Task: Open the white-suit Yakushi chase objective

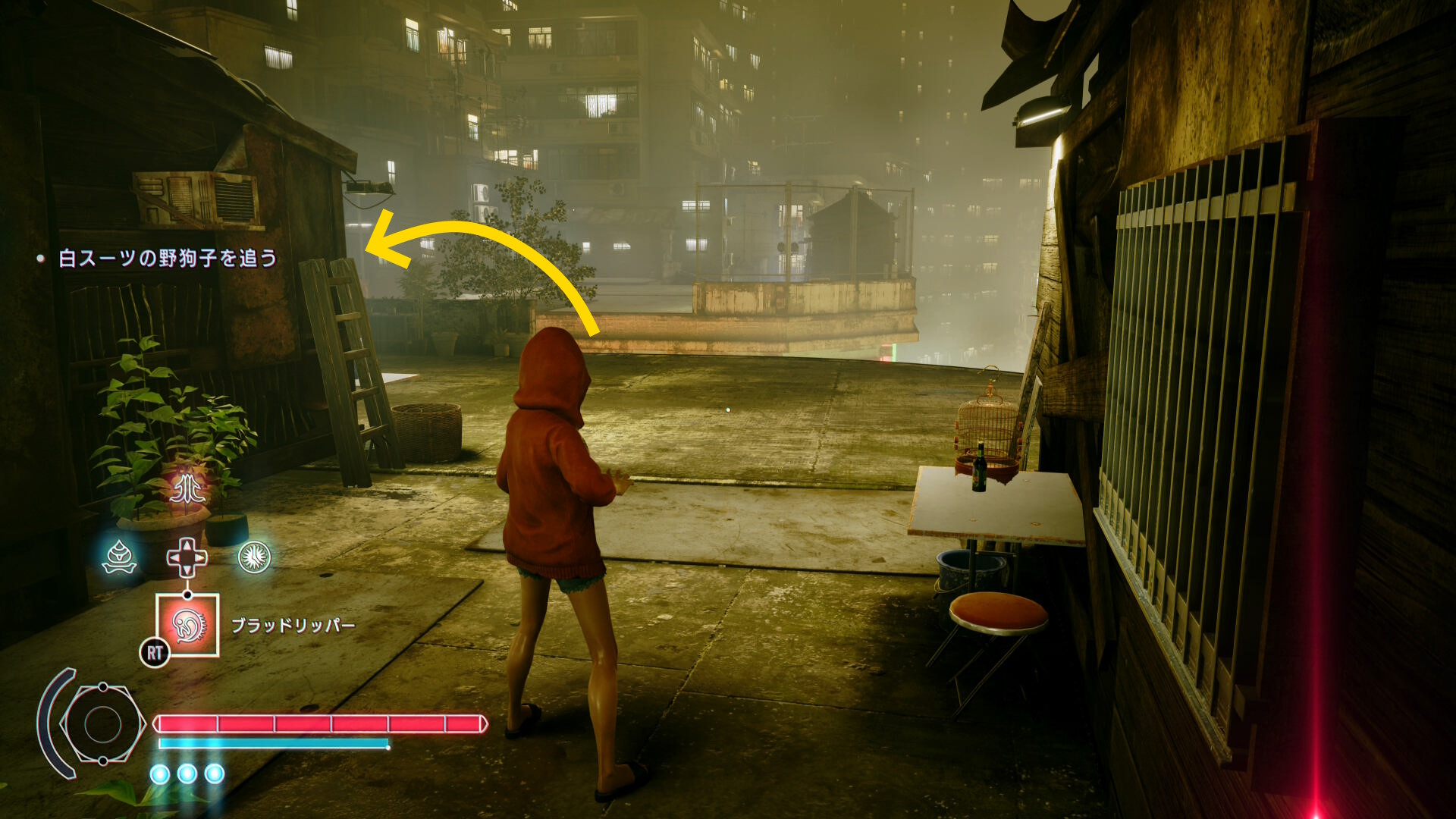Action: click(x=168, y=259)
